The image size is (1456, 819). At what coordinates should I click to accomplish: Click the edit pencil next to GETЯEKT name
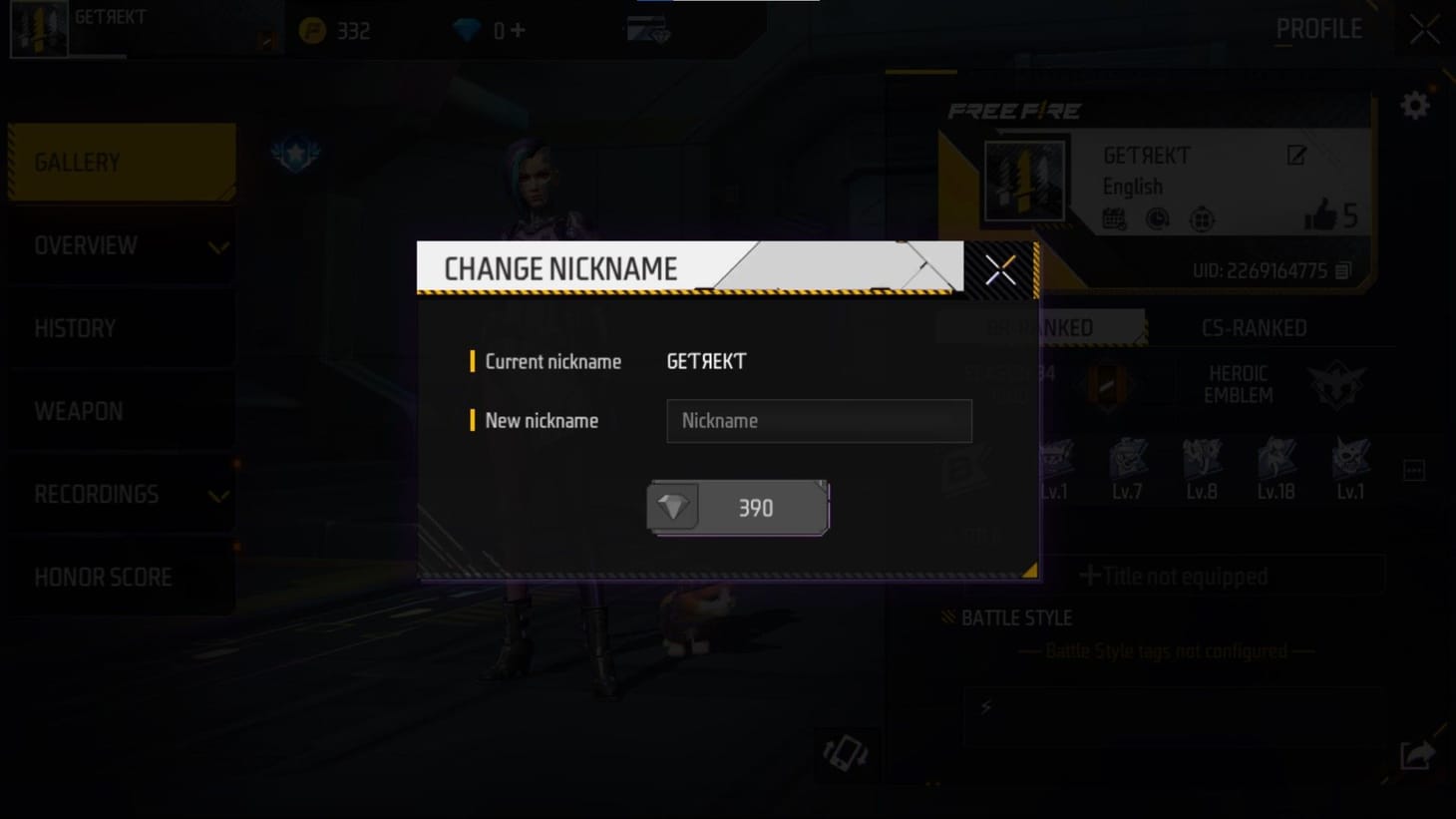click(x=1296, y=156)
